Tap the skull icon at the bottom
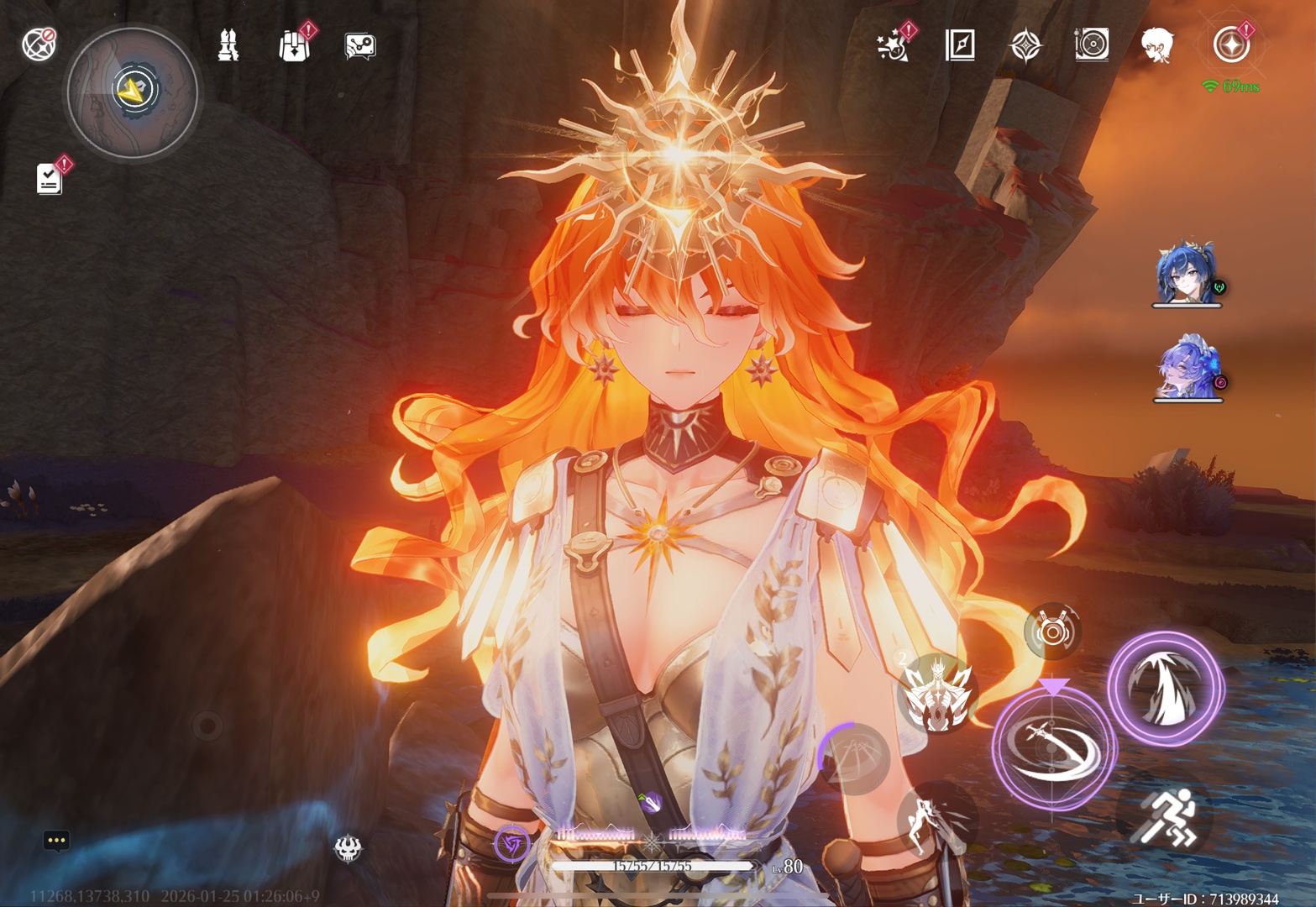Viewport: 1316px width, 907px height. (348, 848)
